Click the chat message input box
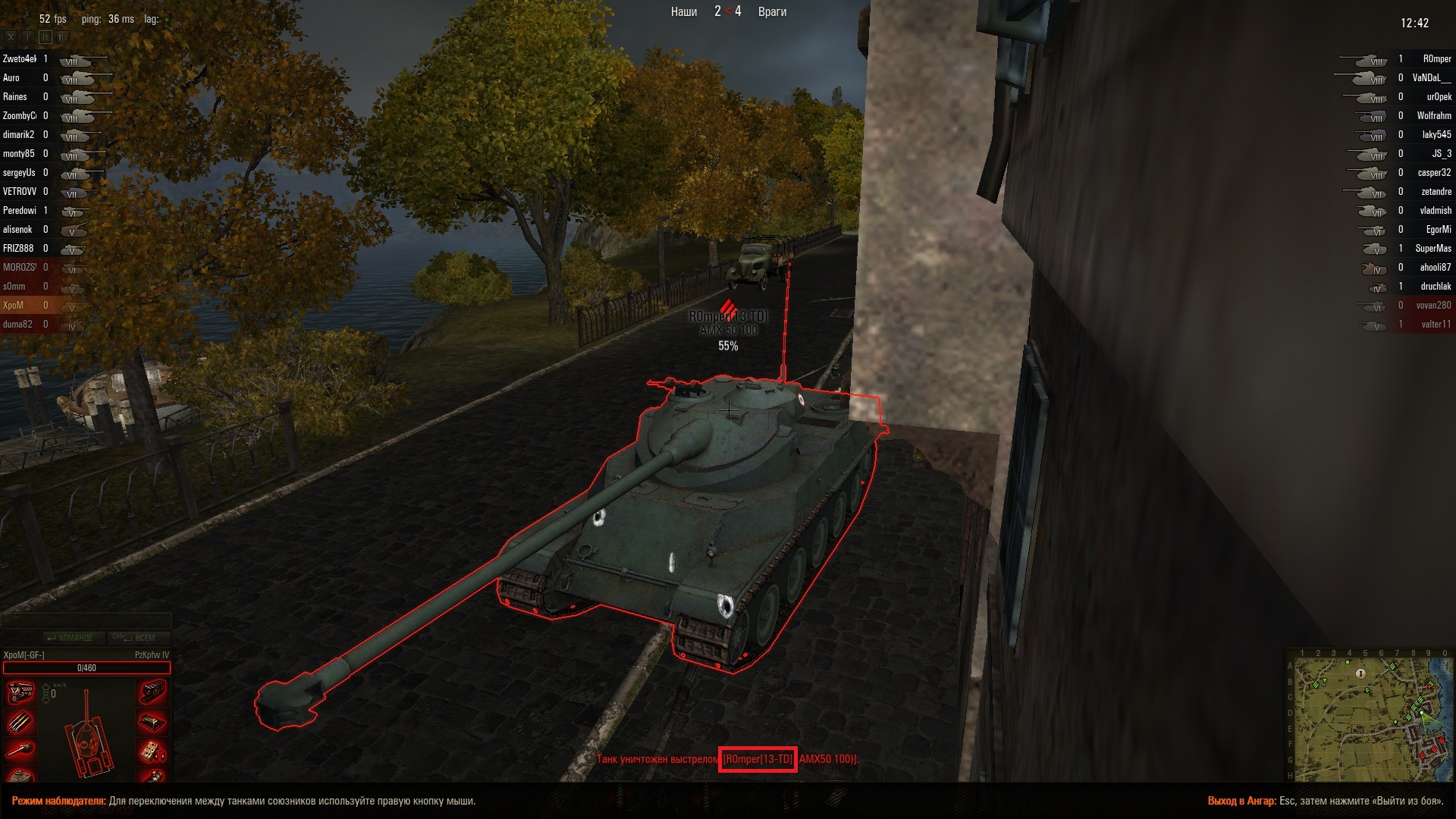The image size is (1456, 819). tap(86, 621)
